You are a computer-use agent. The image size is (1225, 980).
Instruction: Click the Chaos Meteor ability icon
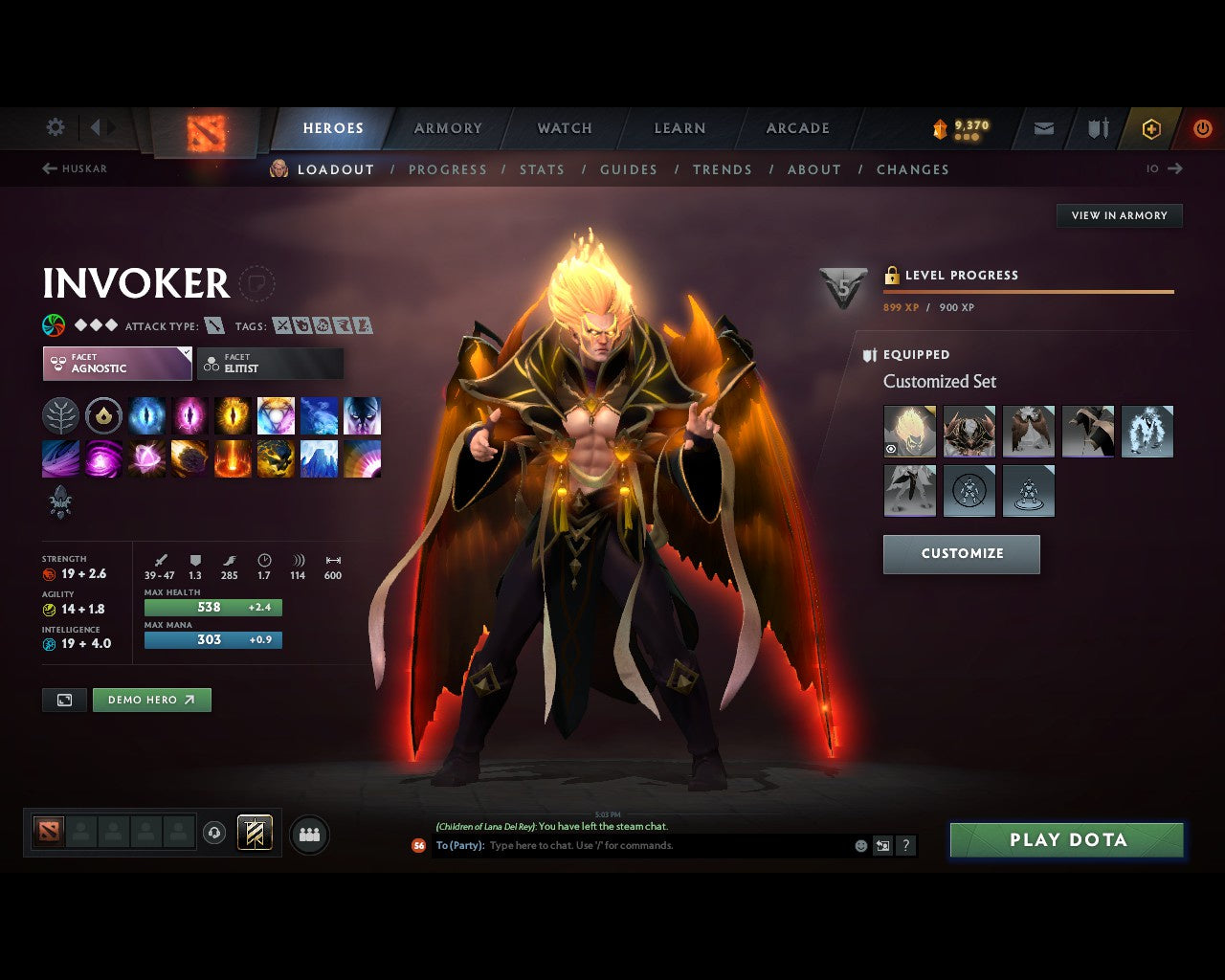coord(189,458)
